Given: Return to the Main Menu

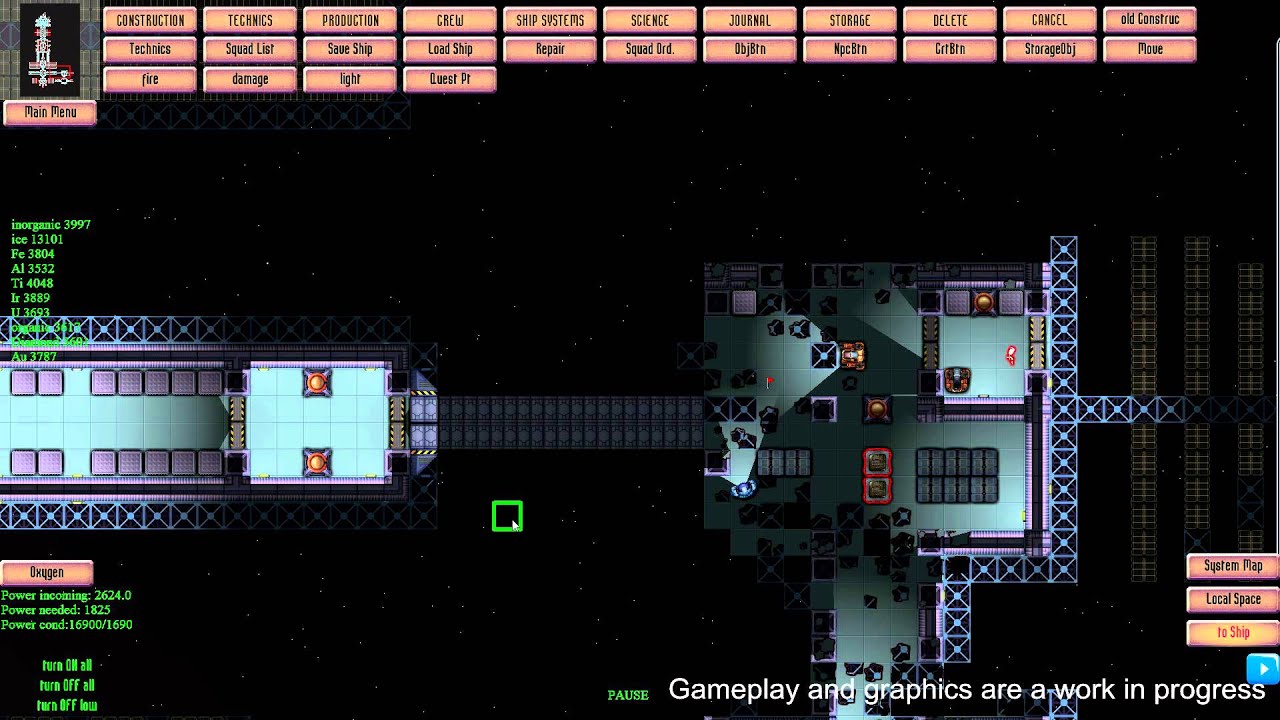Looking at the screenshot, I should tap(50, 113).
